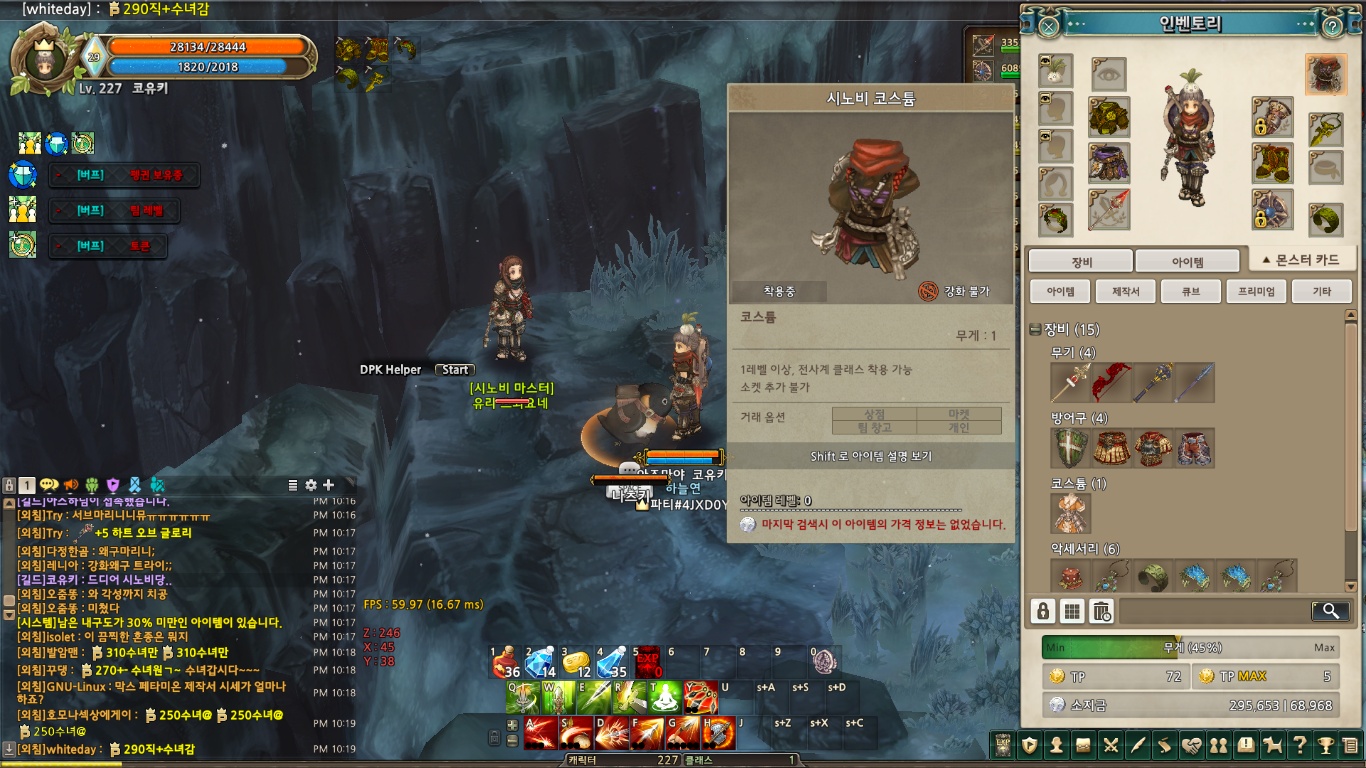Screen dimensions: 1366x768
Task: Open the trophy icon in bottom menu bar
Action: (x=1324, y=744)
